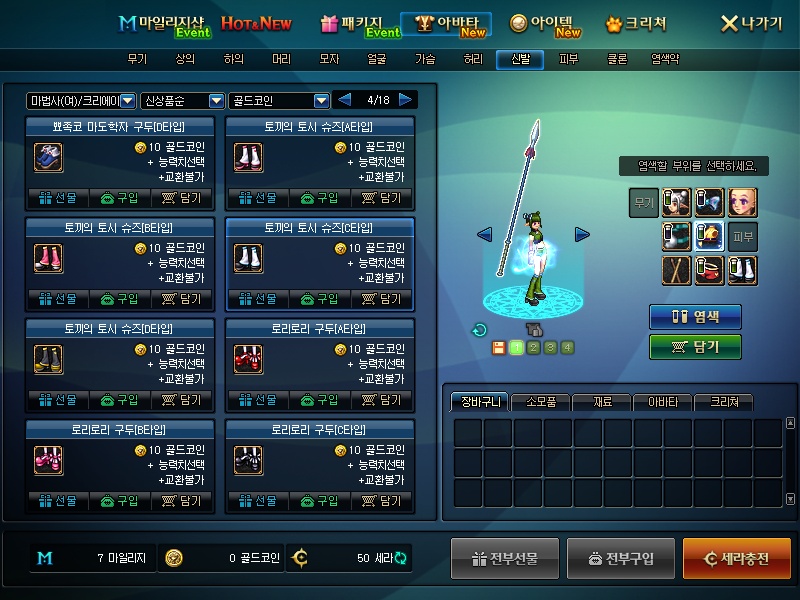
Task: Select the 무기 weapon category
Action: (137, 59)
